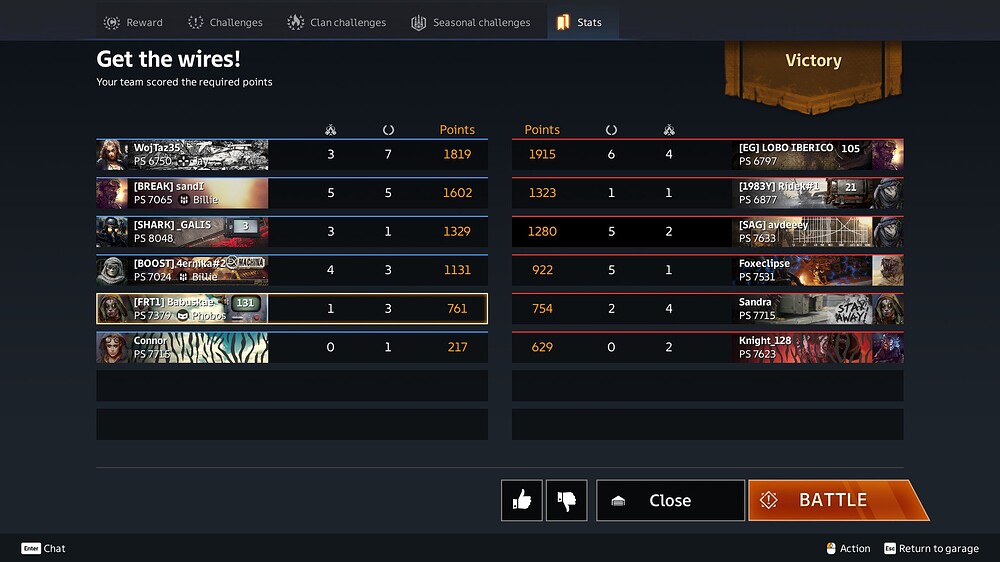This screenshot has height=562, width=1000.
Task: Close the battle results screen
Action: click(670, 500)
